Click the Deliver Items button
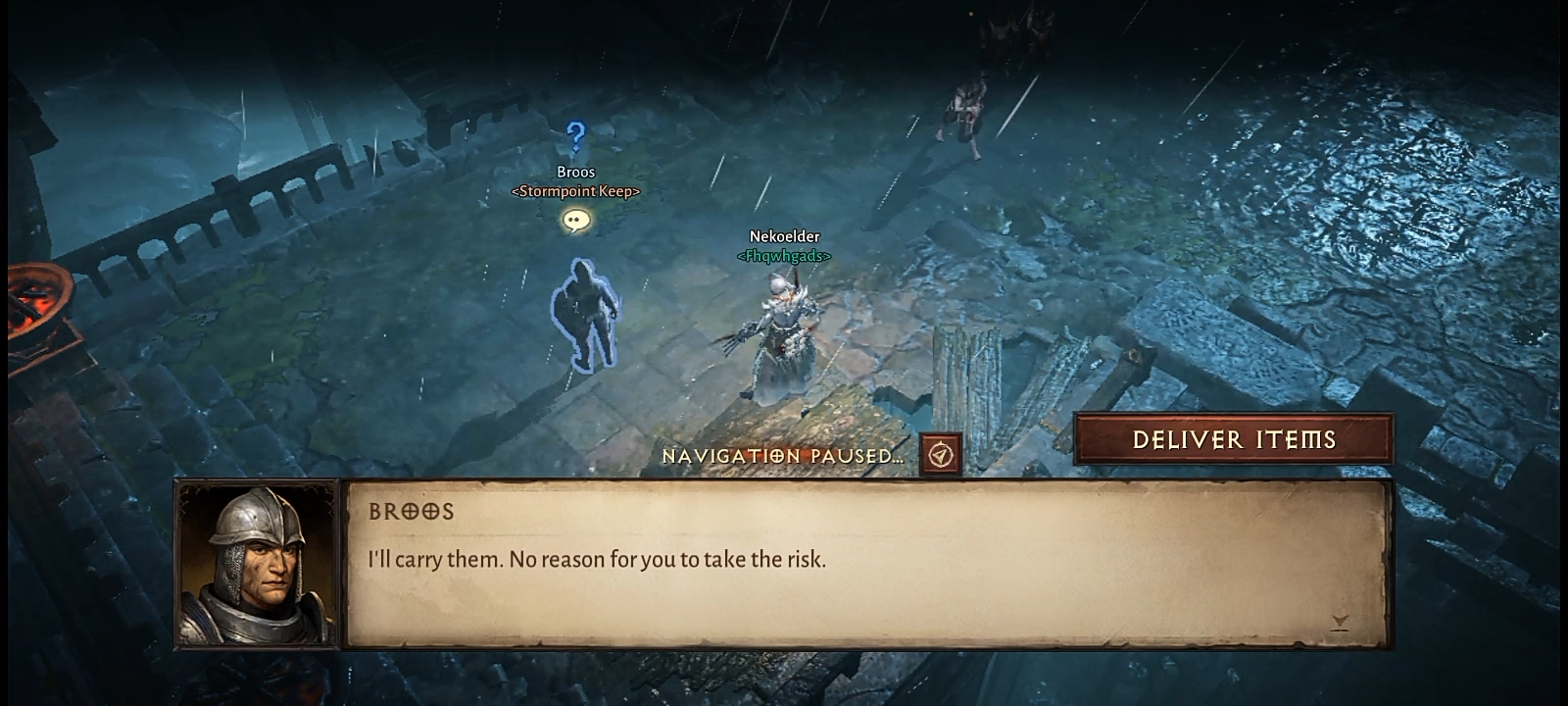 click(x=1234, y=439)
